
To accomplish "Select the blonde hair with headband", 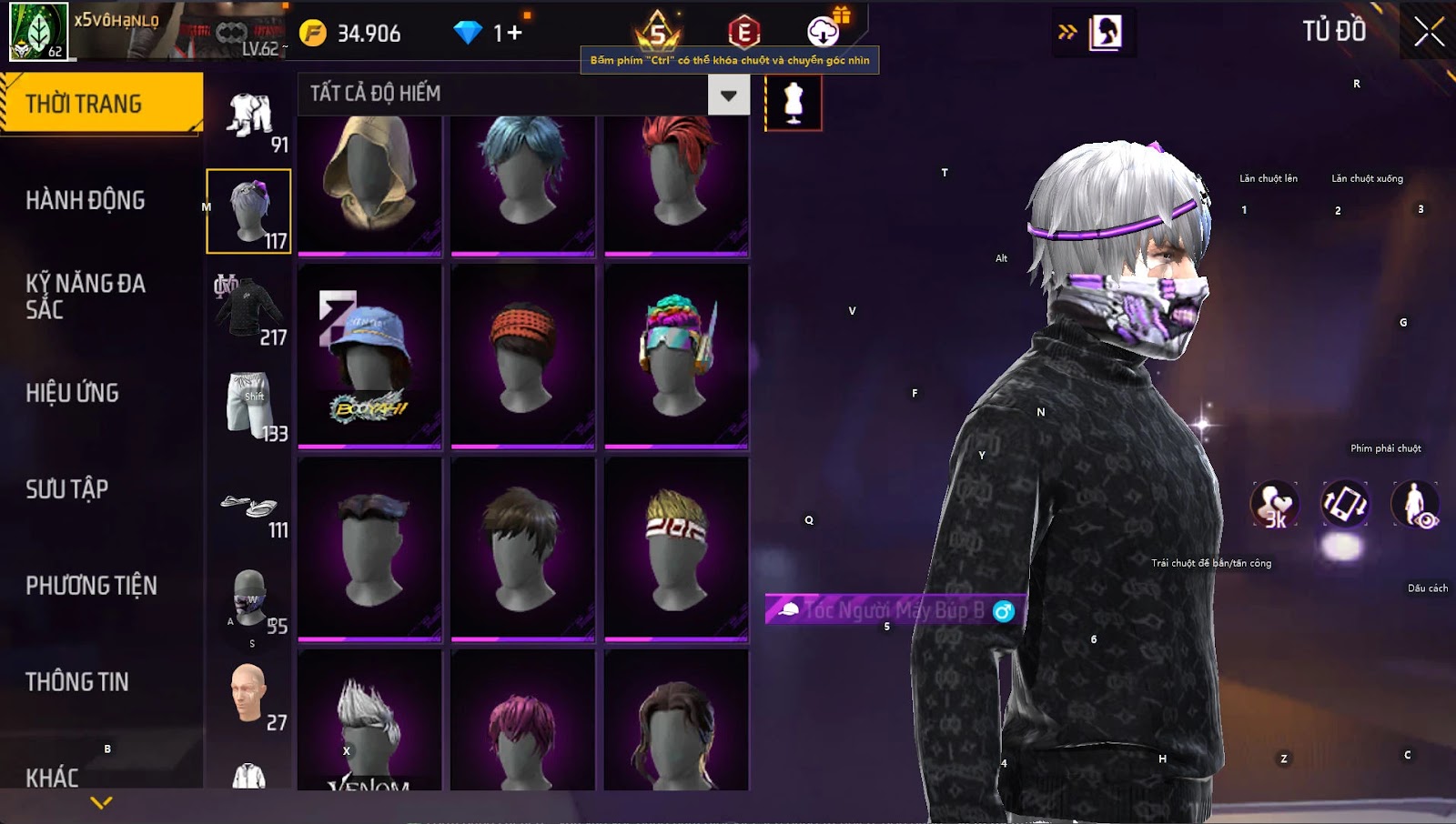I will click(676, 549).
